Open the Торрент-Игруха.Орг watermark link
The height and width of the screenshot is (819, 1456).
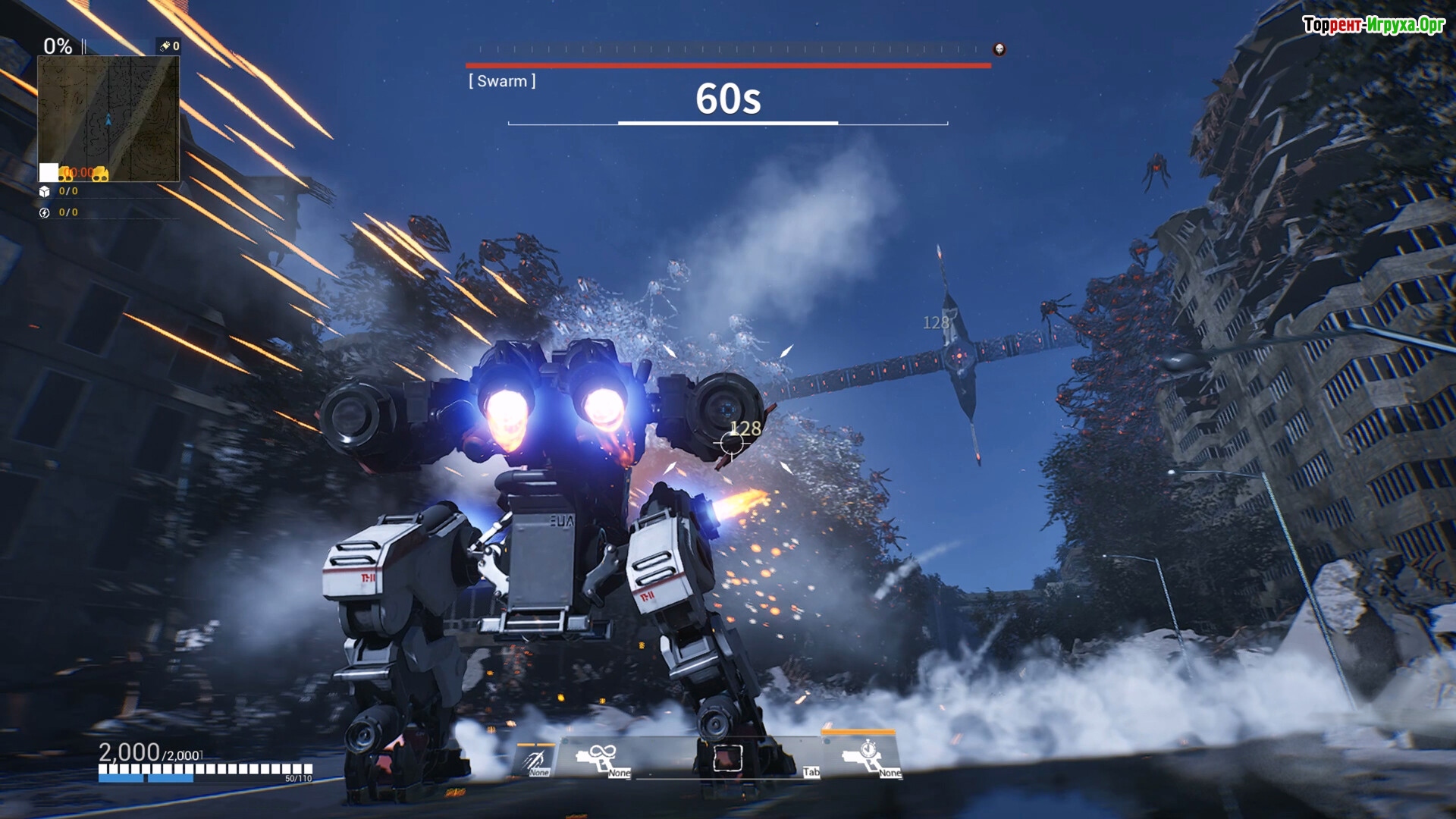tap(1373, 25)
